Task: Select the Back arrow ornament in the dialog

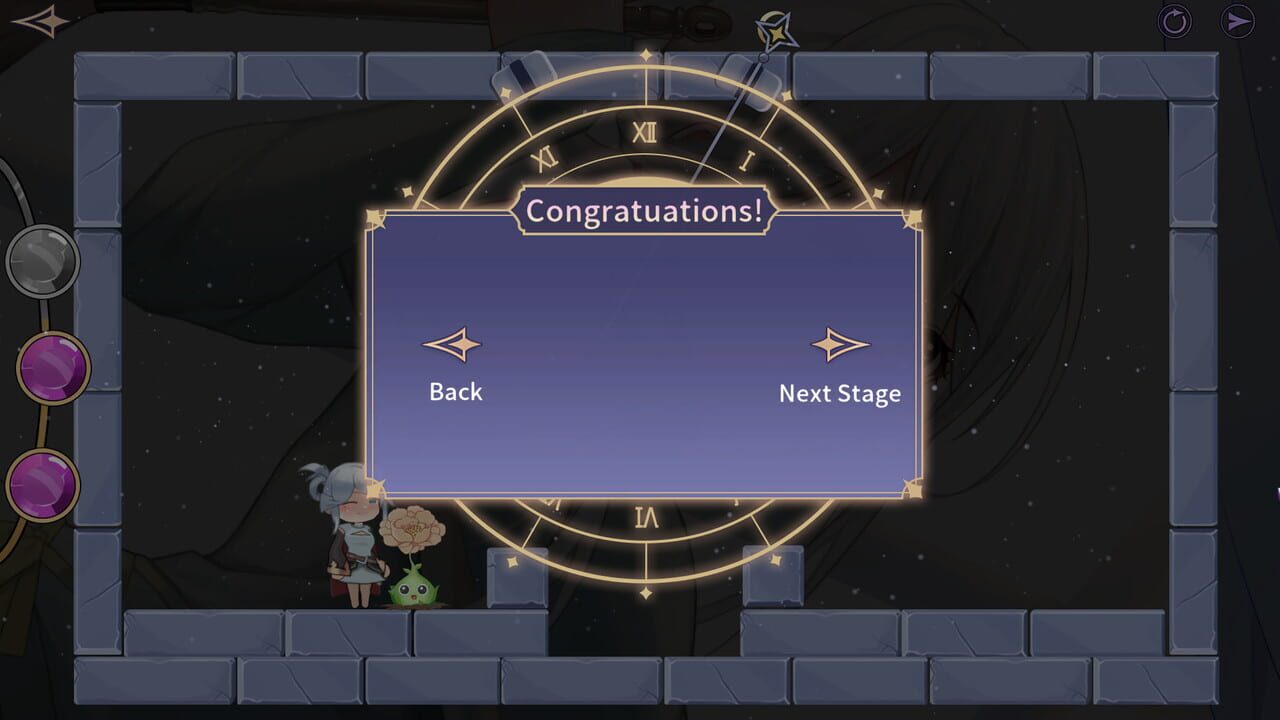Action: (456, 344)
